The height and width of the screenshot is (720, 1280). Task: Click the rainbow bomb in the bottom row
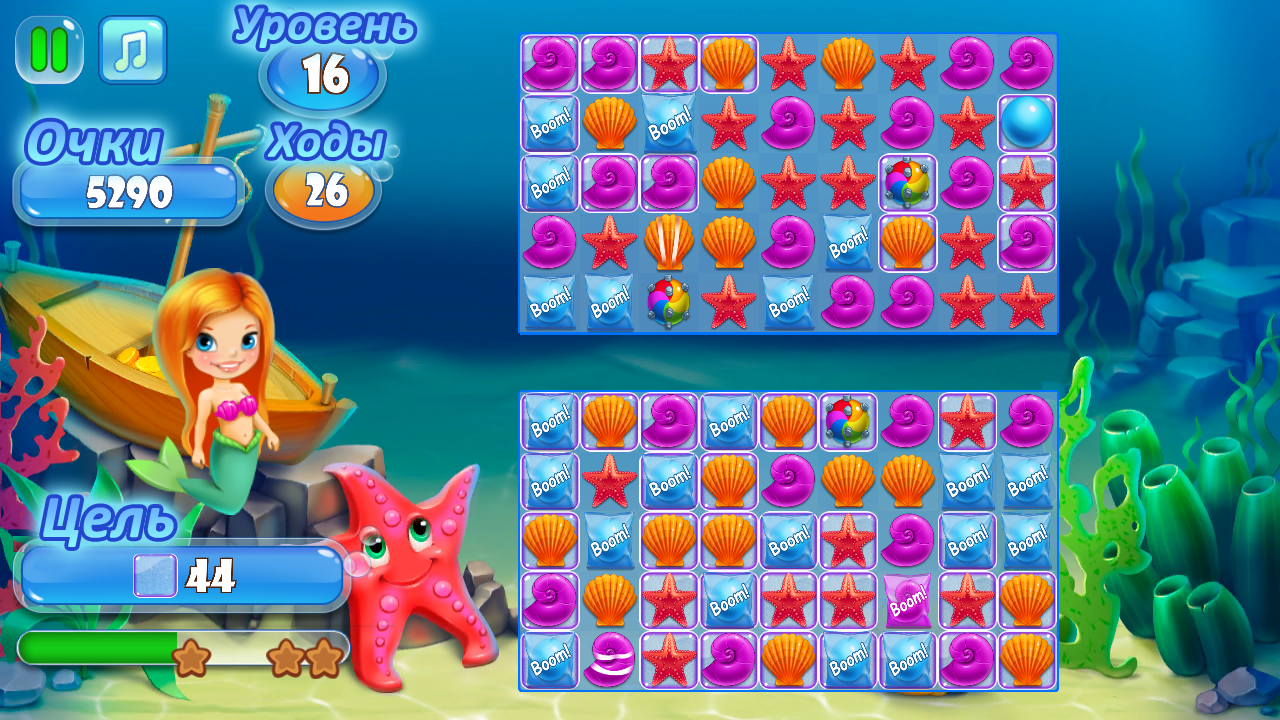669,302
